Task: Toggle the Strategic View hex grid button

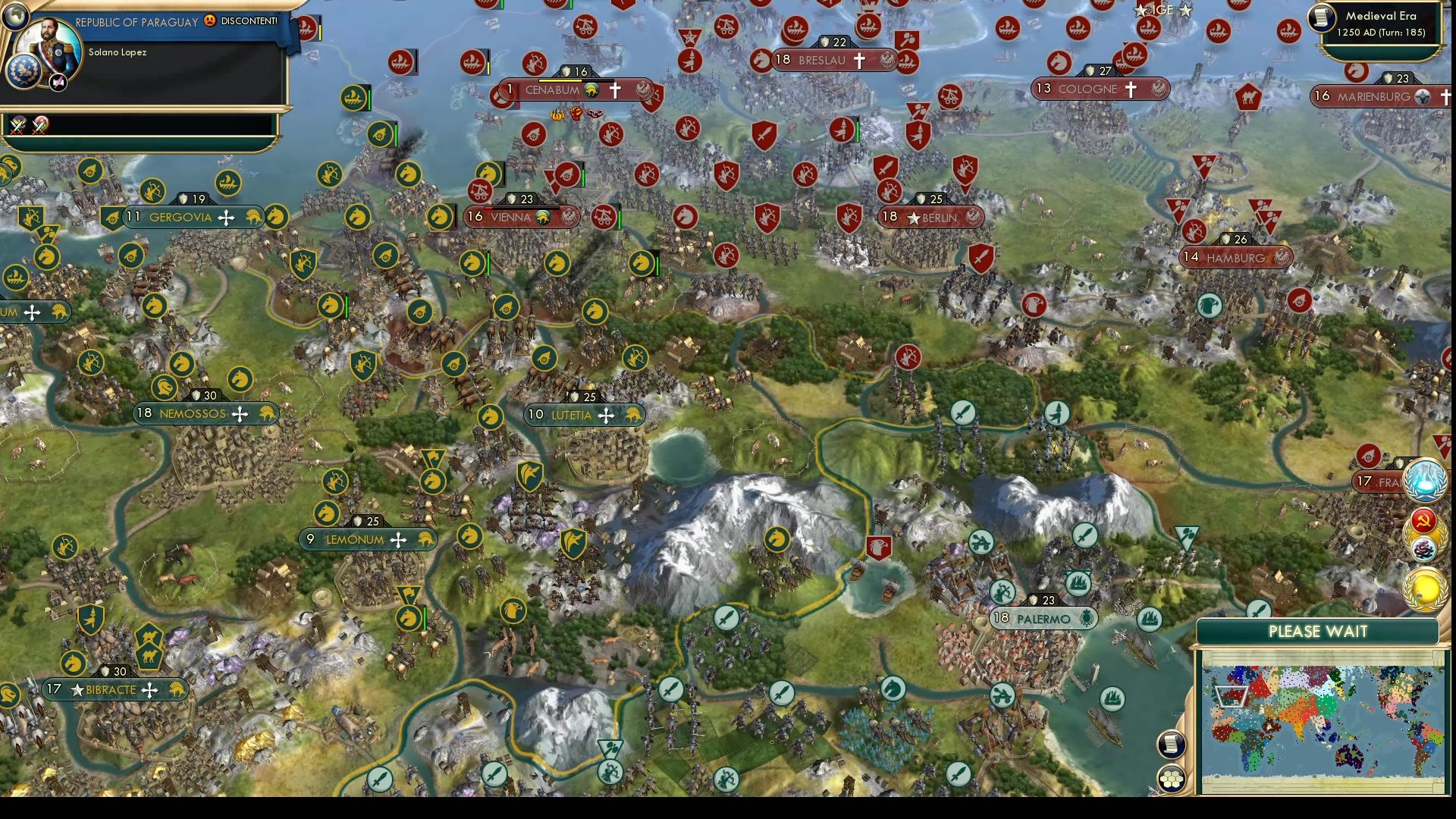Action: point(1172,780)
